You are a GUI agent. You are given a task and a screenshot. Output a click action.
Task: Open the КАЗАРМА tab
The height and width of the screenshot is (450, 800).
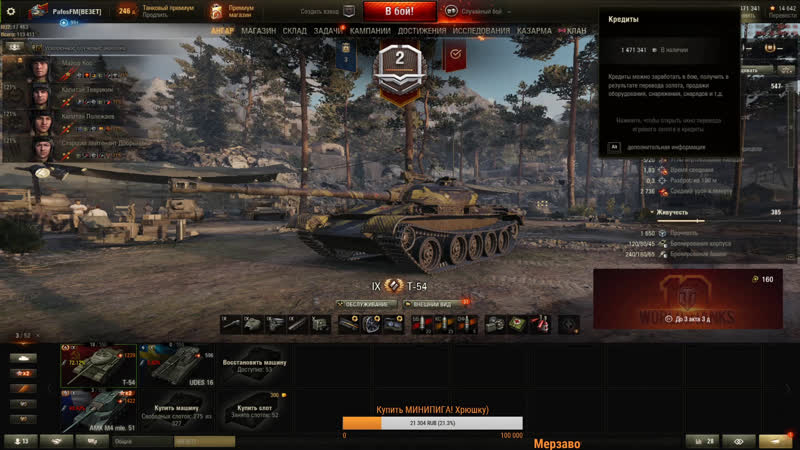535,31
